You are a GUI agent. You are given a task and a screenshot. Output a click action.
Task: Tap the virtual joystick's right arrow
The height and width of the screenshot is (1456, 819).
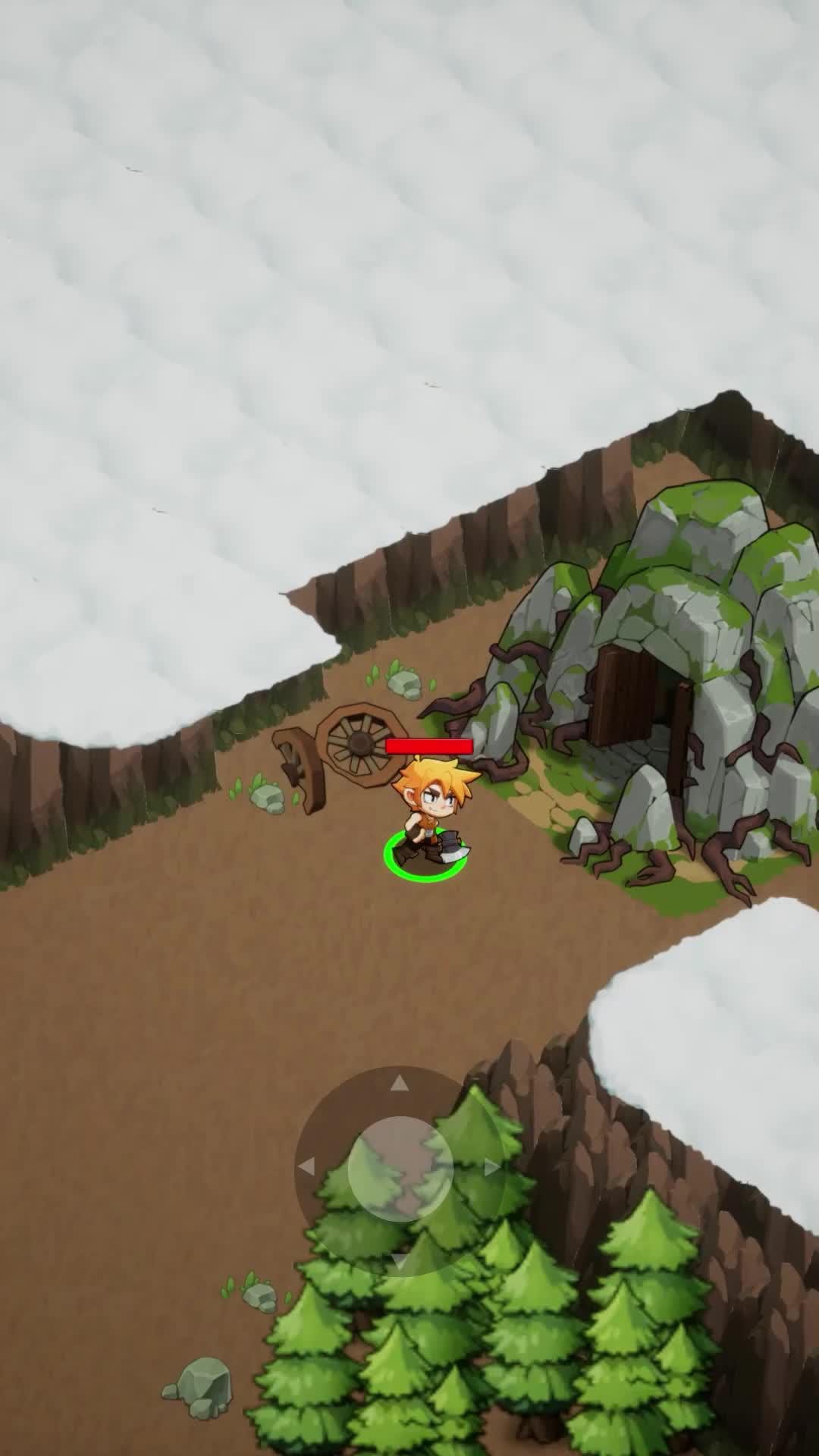pyautogui.click(x=491, y=1167)
